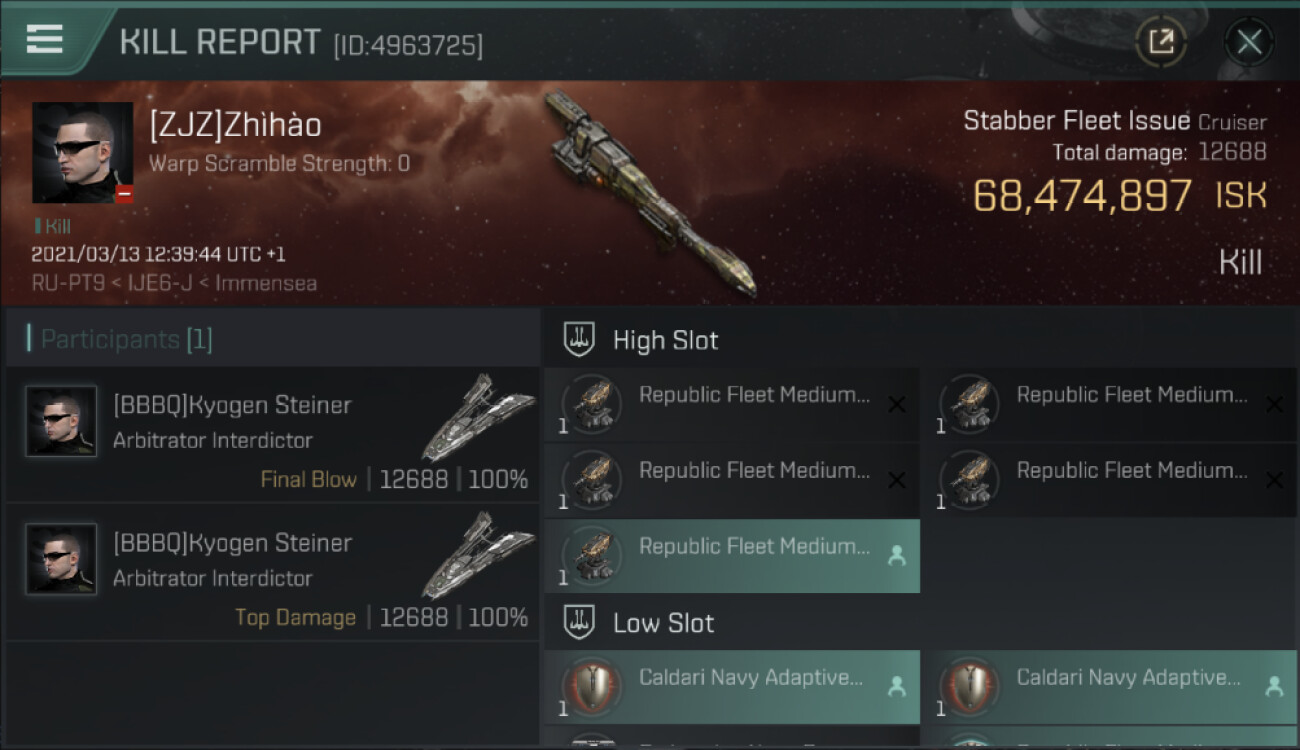Select the Final Blow participant row
The height and width of the screenshot is (750, 1300).
tap(272, 435)
